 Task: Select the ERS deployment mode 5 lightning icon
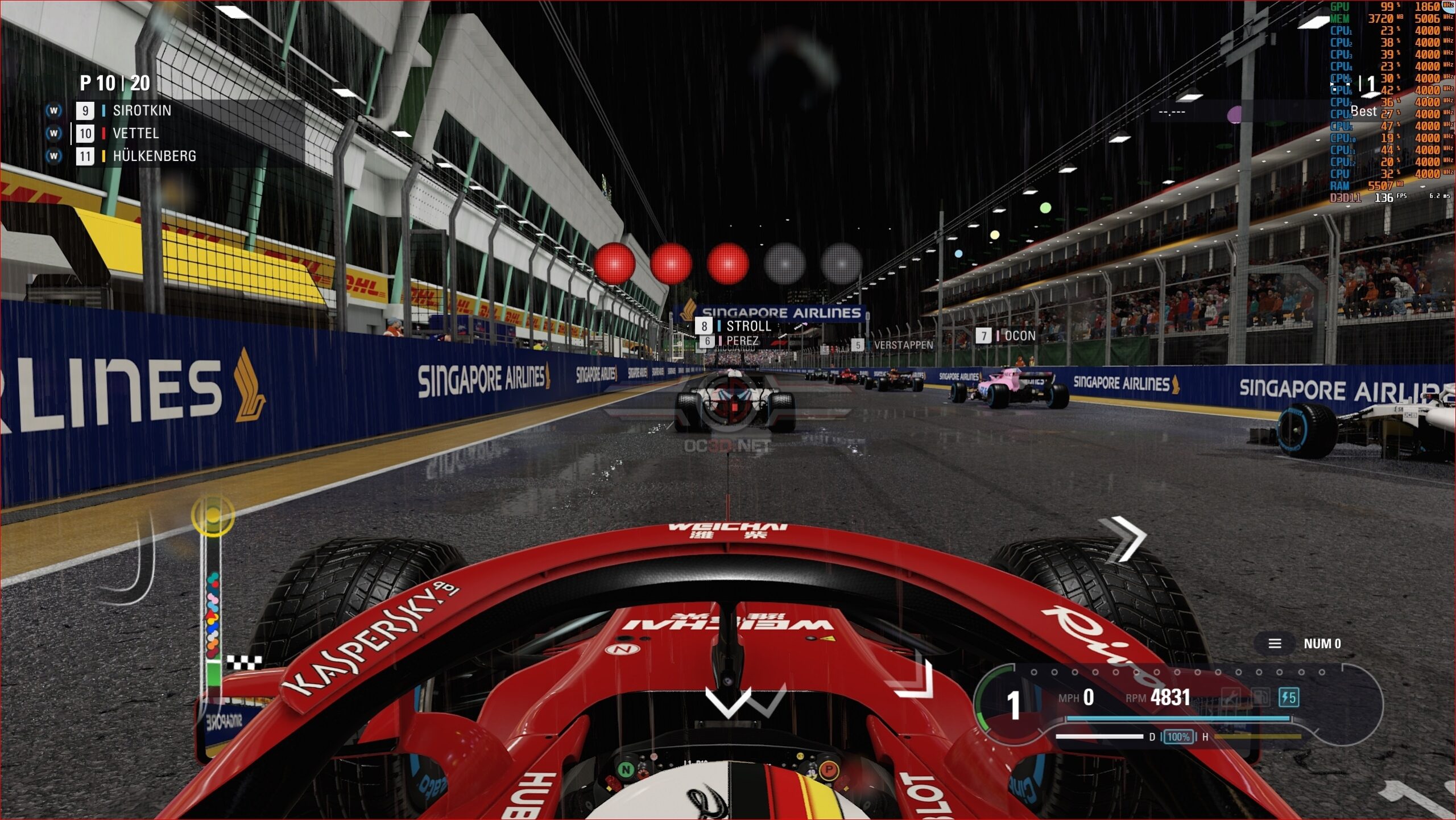(1288, 698)
